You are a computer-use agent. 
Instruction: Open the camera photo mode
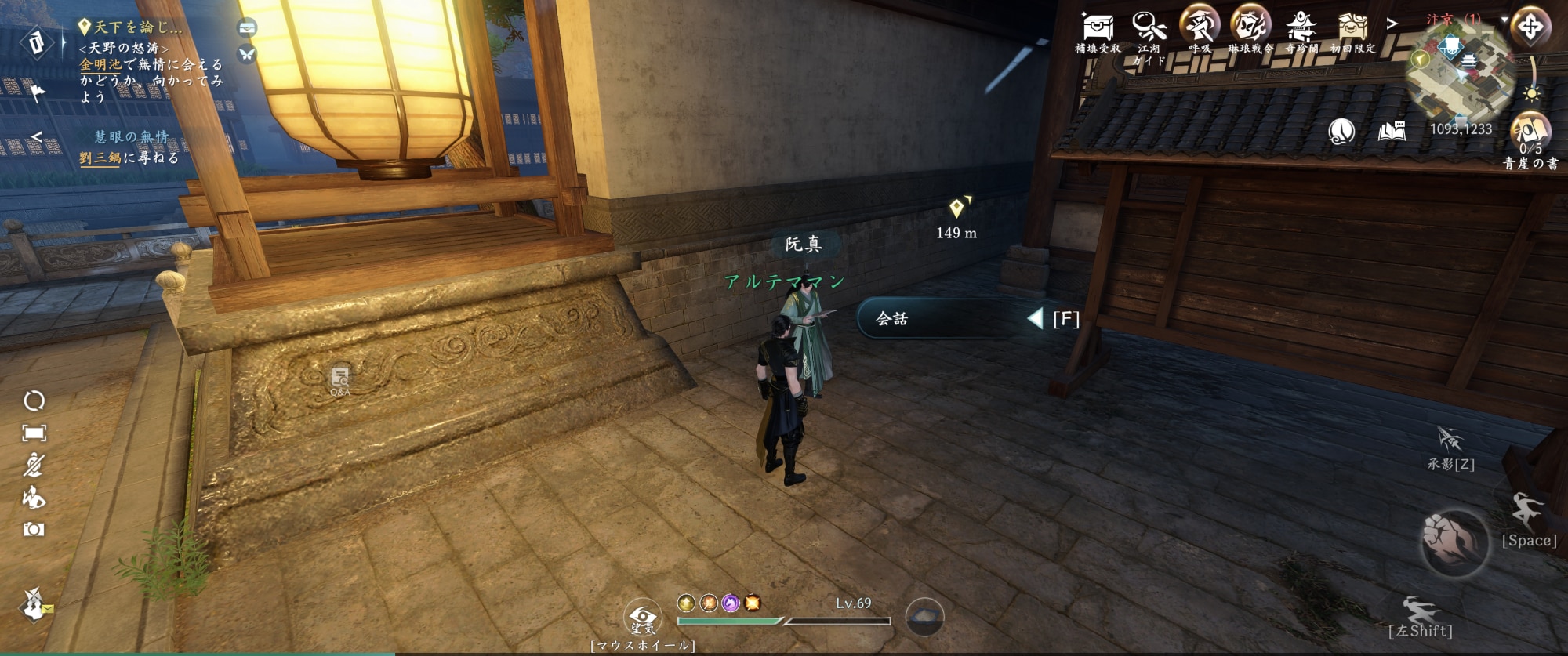[x=34, y=530]
